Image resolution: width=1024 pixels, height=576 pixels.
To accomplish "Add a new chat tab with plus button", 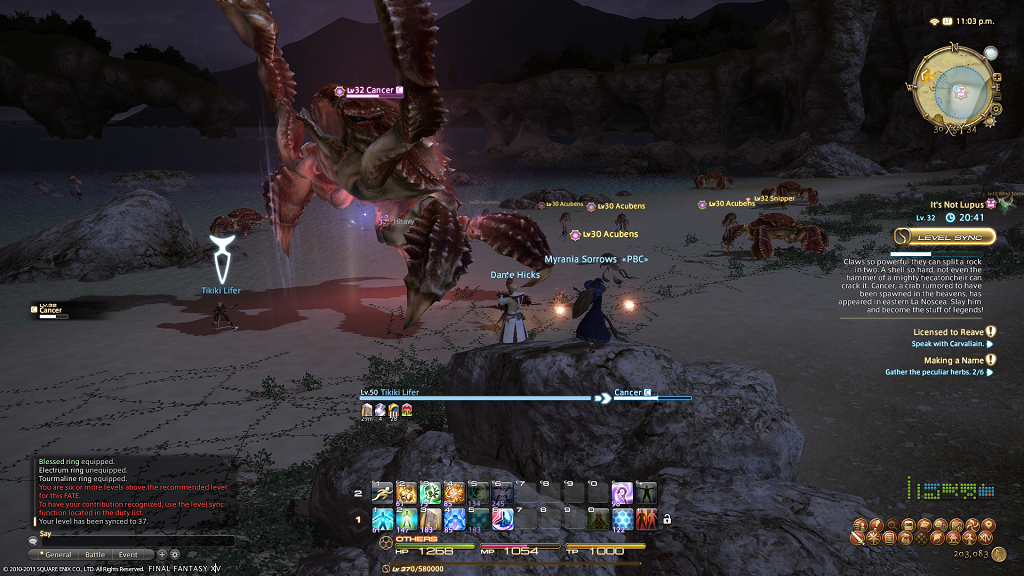I will tap(162, 554).
